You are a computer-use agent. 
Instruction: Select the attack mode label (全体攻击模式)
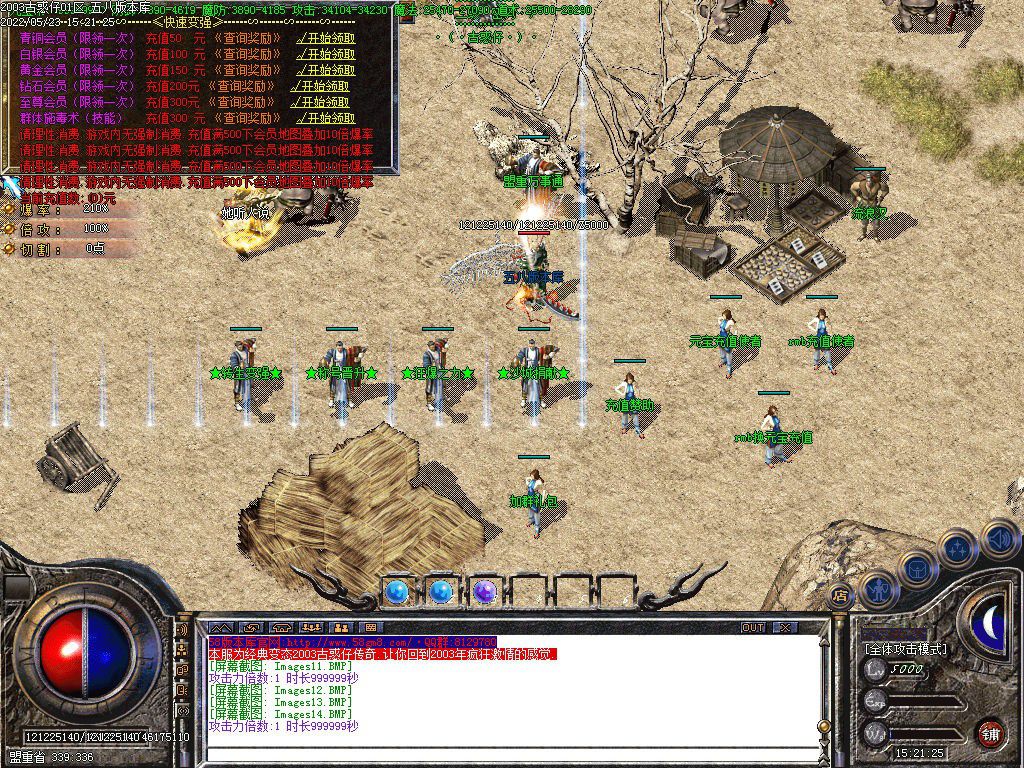(906, 649)
